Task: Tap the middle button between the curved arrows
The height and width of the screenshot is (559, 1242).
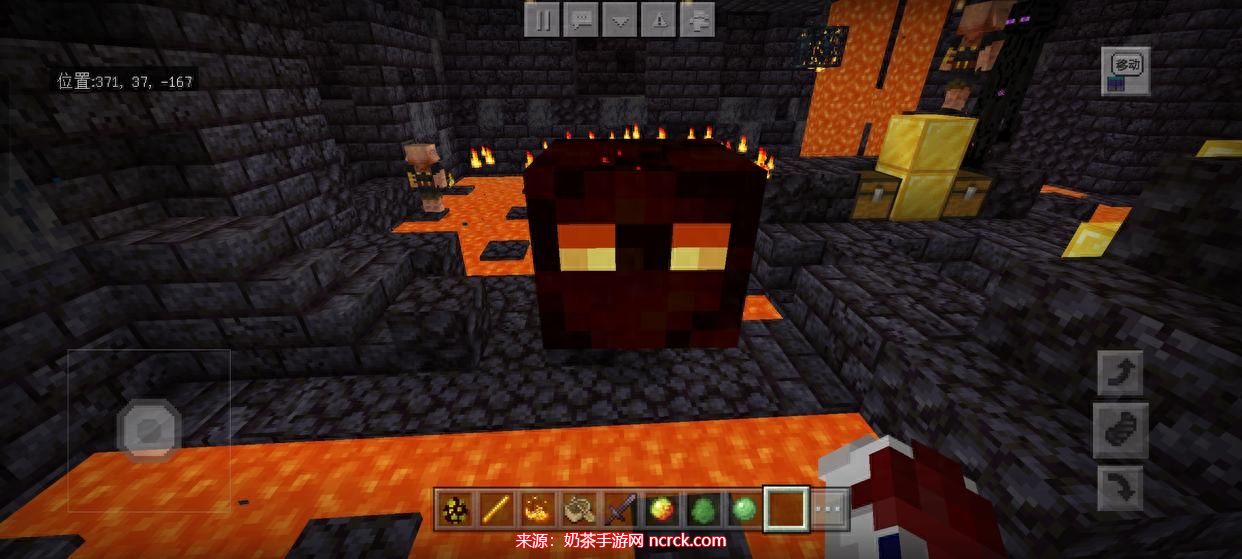Action: (x=1119, y=431)
